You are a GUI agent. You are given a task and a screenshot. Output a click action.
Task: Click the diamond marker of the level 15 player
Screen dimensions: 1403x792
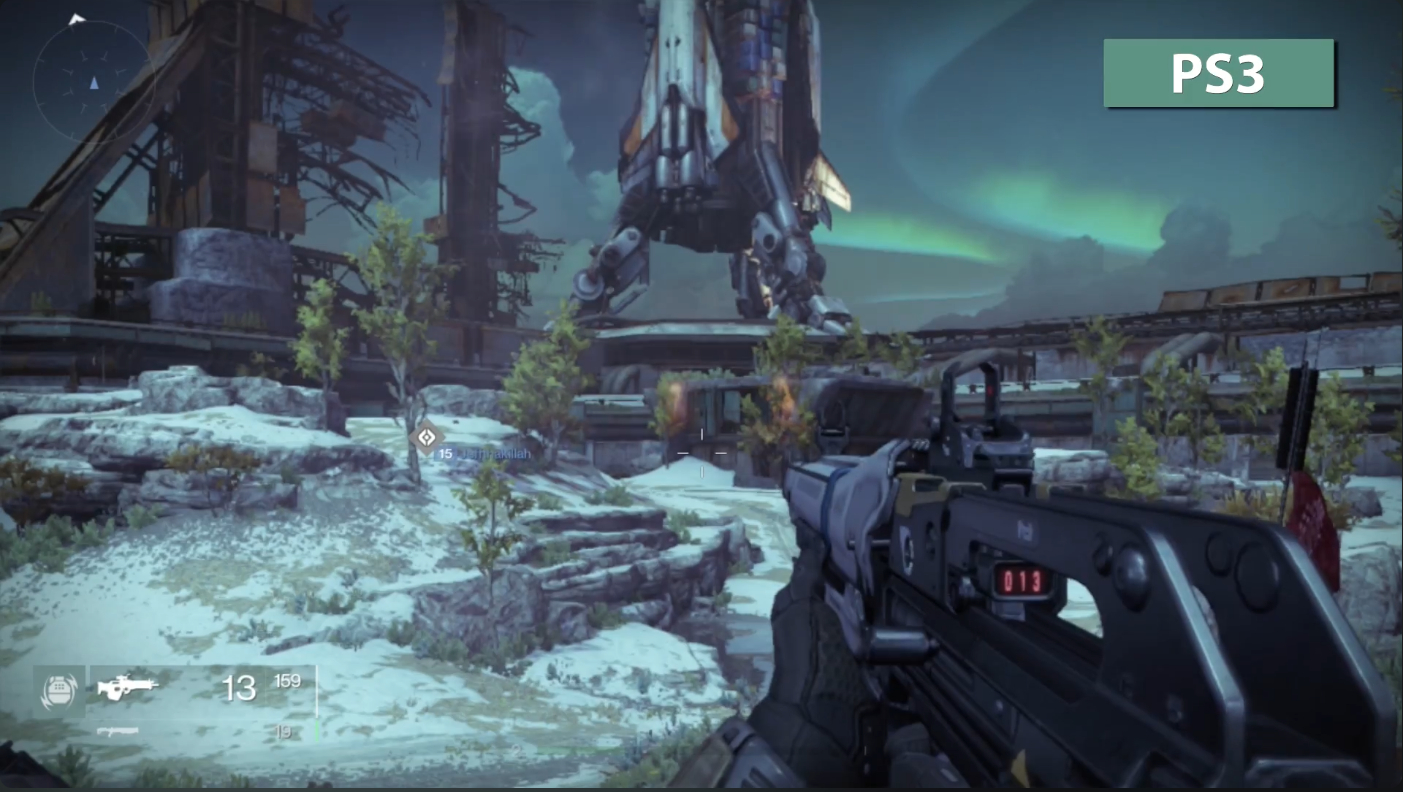coord(426,437)
